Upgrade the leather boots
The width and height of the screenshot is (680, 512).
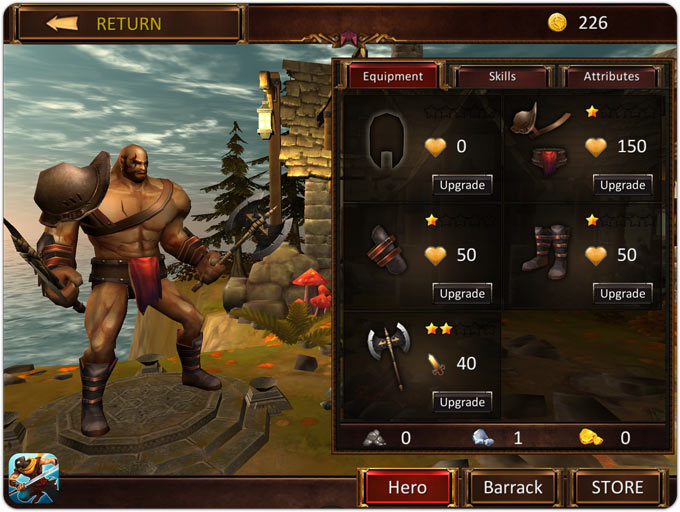(622, 293)
